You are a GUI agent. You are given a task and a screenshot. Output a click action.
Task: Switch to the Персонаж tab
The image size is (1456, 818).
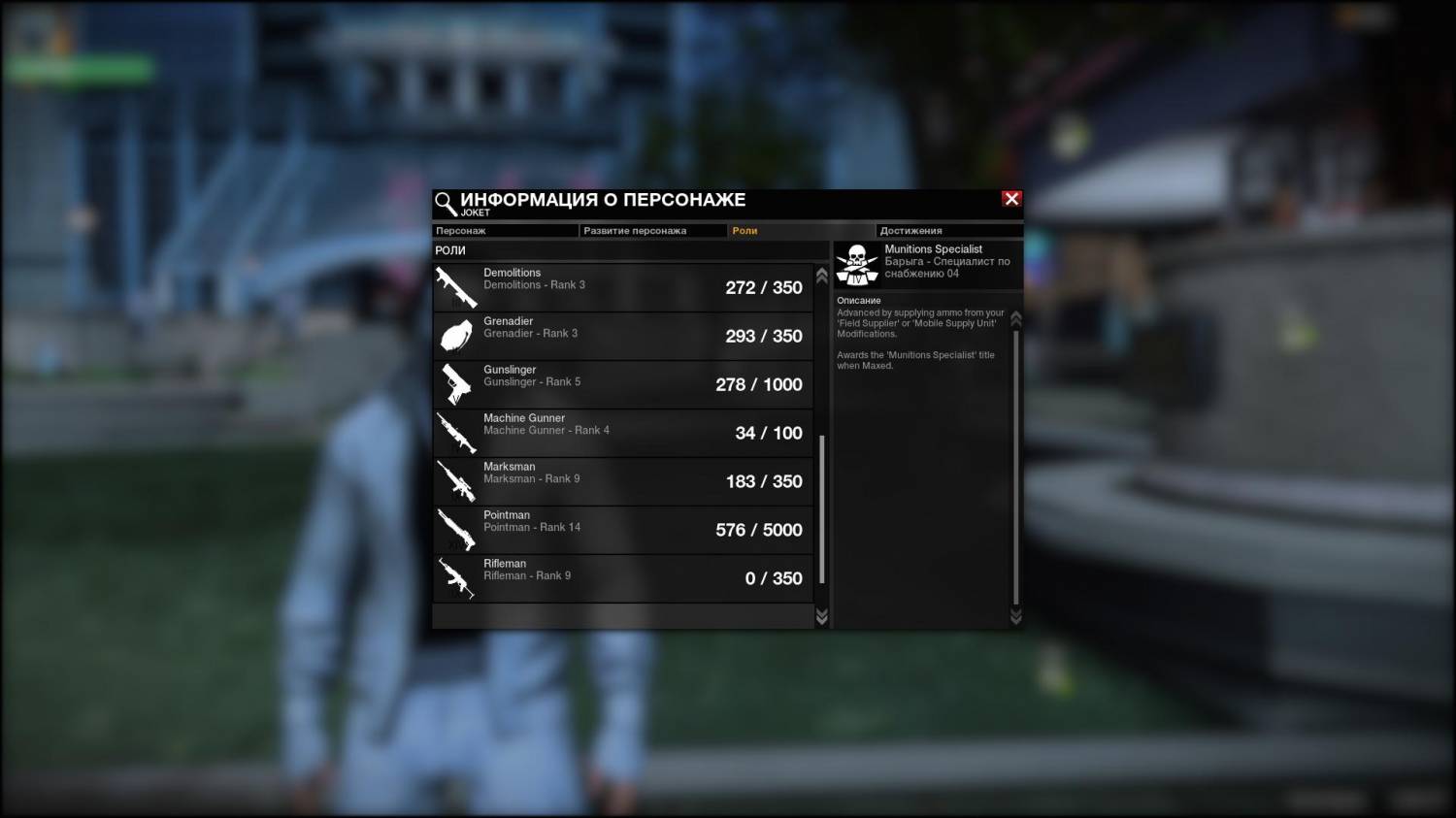click(x=505, y=231)
